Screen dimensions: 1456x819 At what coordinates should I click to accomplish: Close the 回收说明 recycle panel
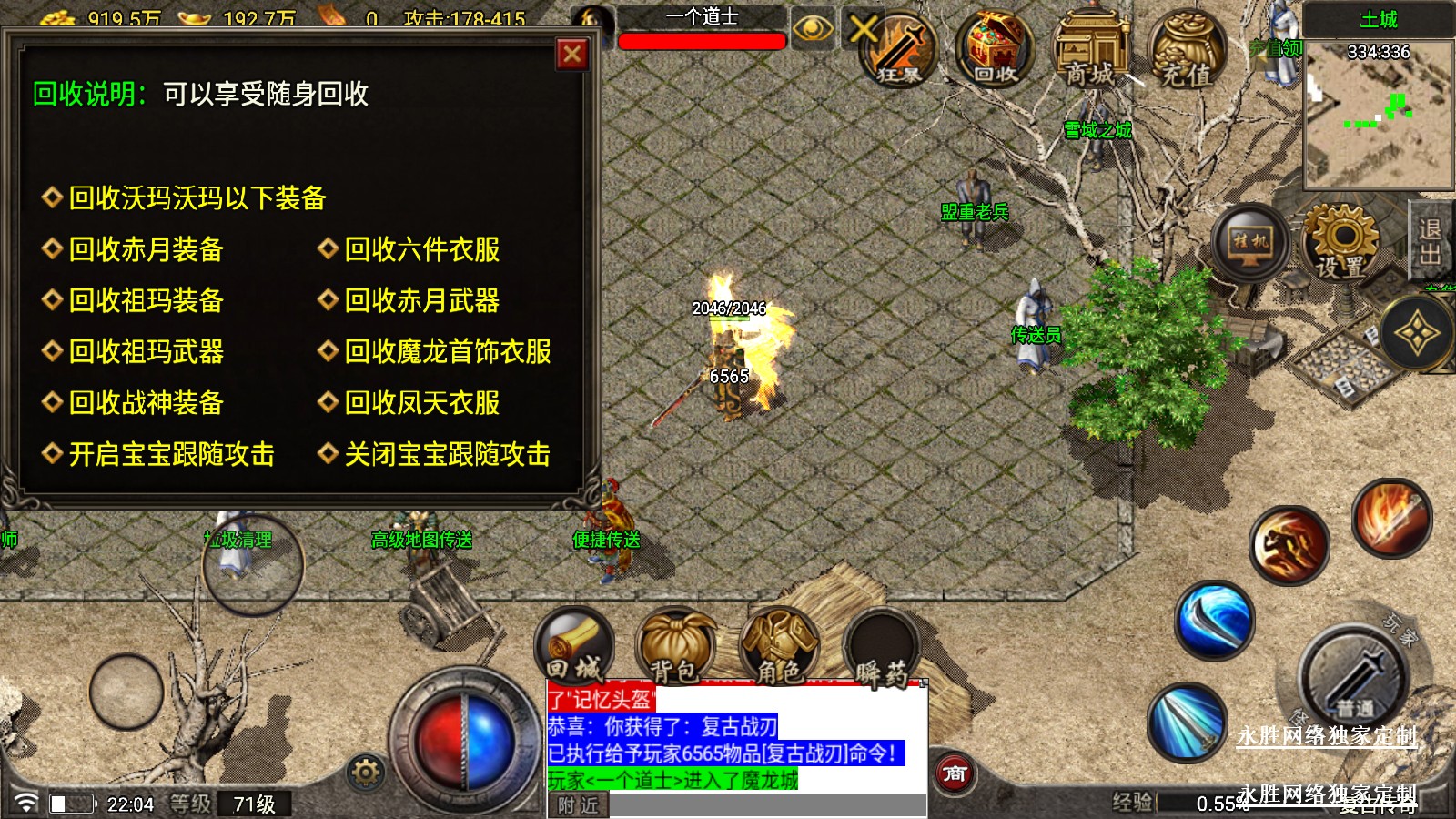pos(572,55)
